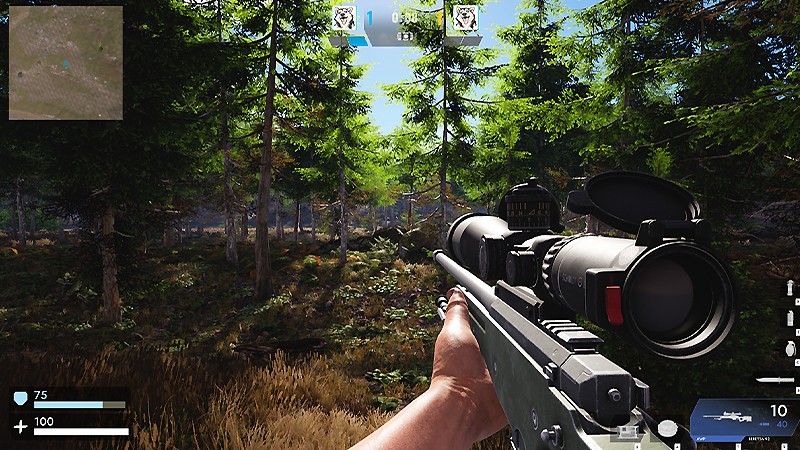The image size is (800, 450).
Task: Open the minimap
Action: pos(66,62)
